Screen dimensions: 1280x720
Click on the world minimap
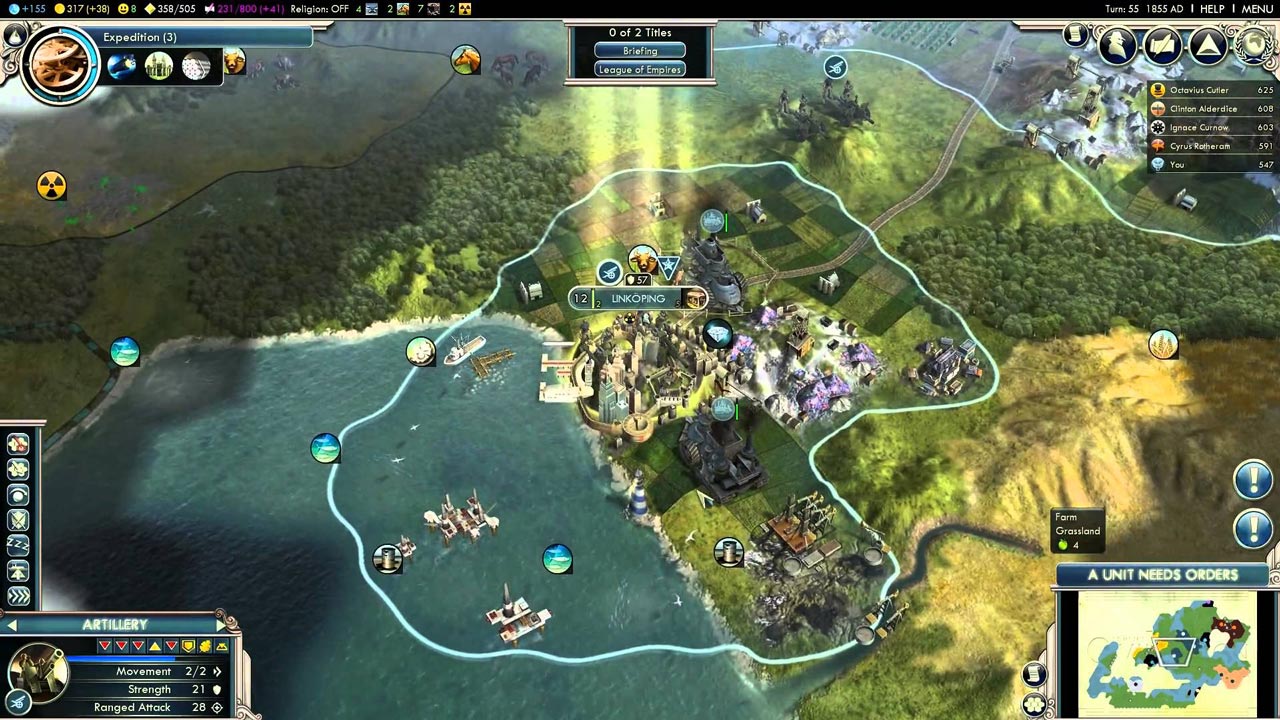pos(1166,650)
